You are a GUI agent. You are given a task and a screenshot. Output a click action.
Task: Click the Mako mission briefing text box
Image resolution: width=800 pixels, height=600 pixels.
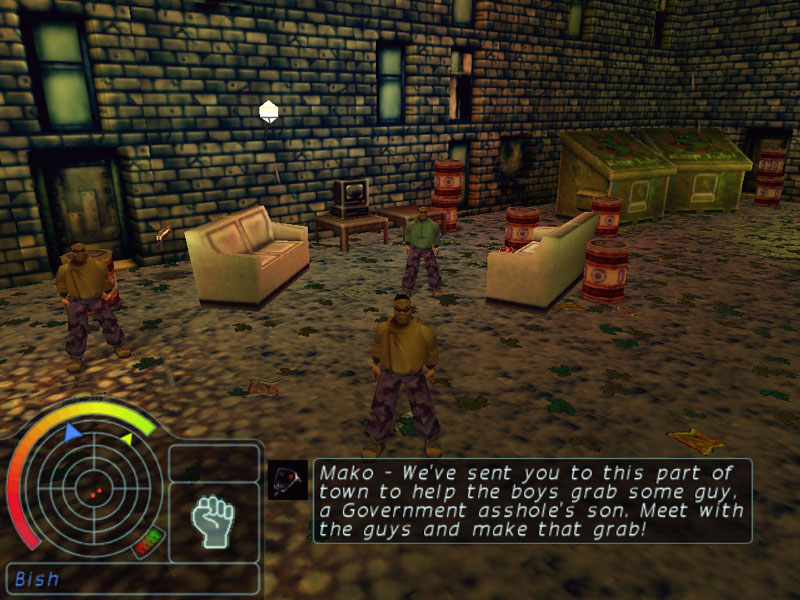[x=532, y=500]
